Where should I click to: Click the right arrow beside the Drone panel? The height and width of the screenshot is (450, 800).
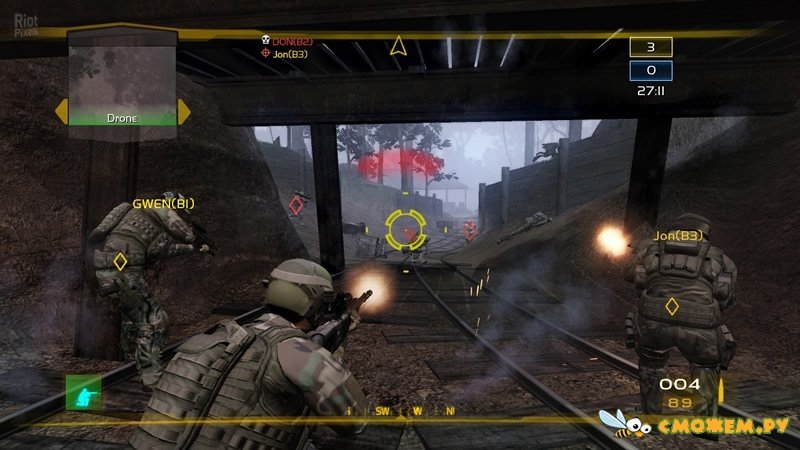pos(183,112)
